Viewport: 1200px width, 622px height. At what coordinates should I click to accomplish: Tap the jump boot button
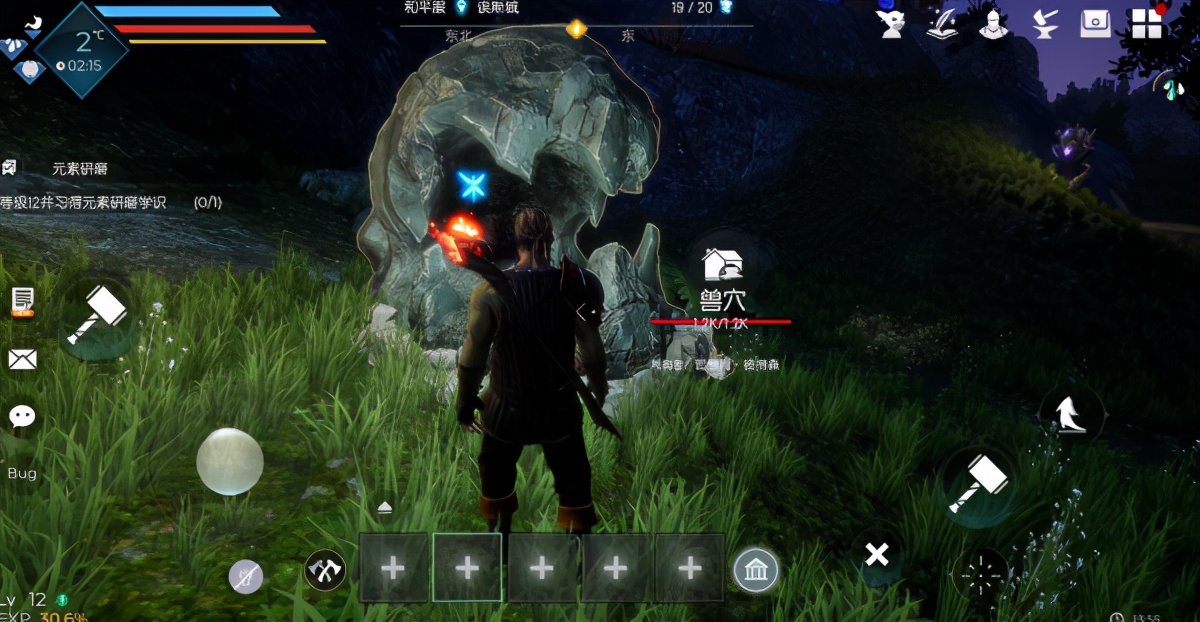point(1071,412)
